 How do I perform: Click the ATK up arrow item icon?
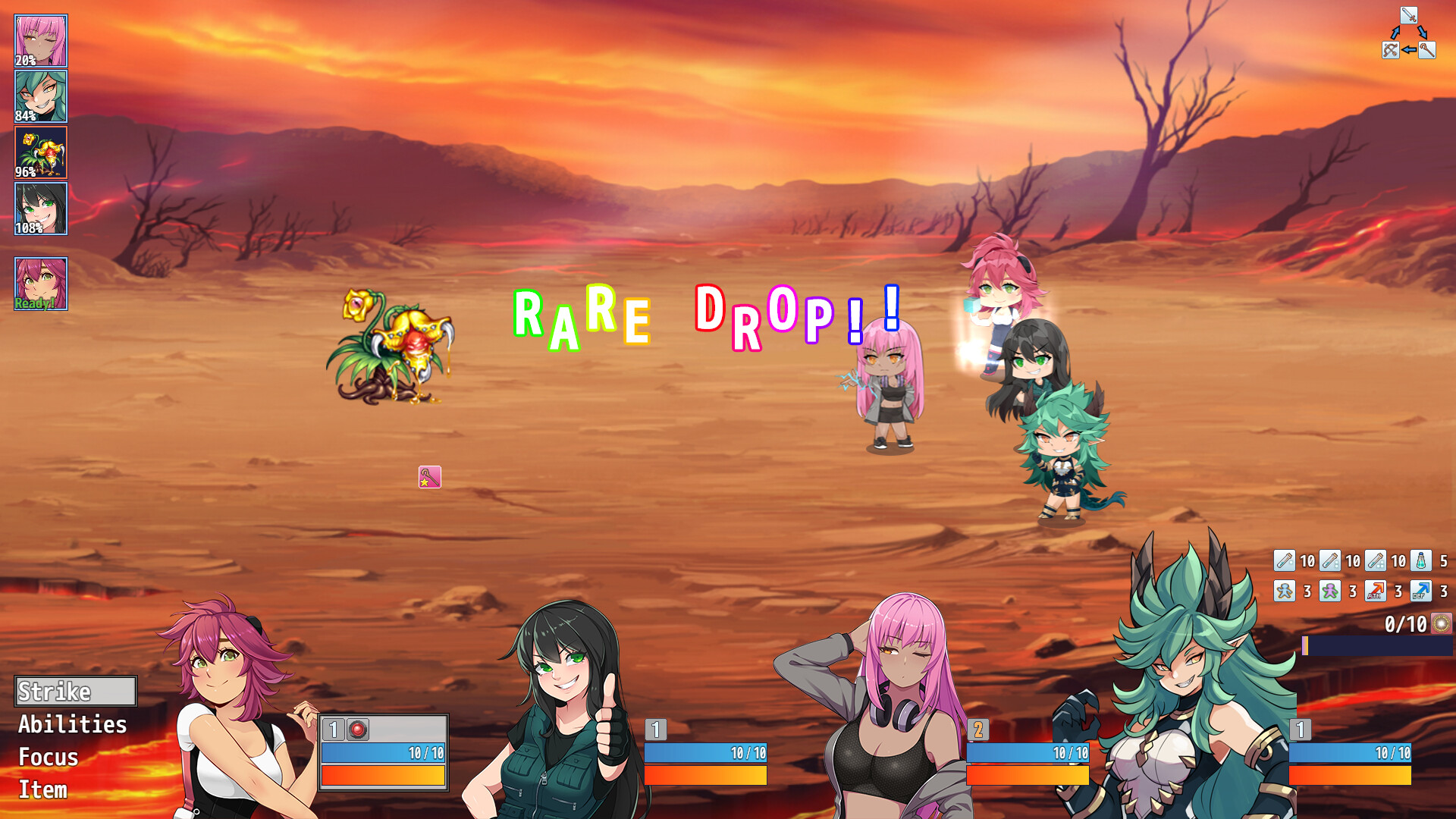1375,591
